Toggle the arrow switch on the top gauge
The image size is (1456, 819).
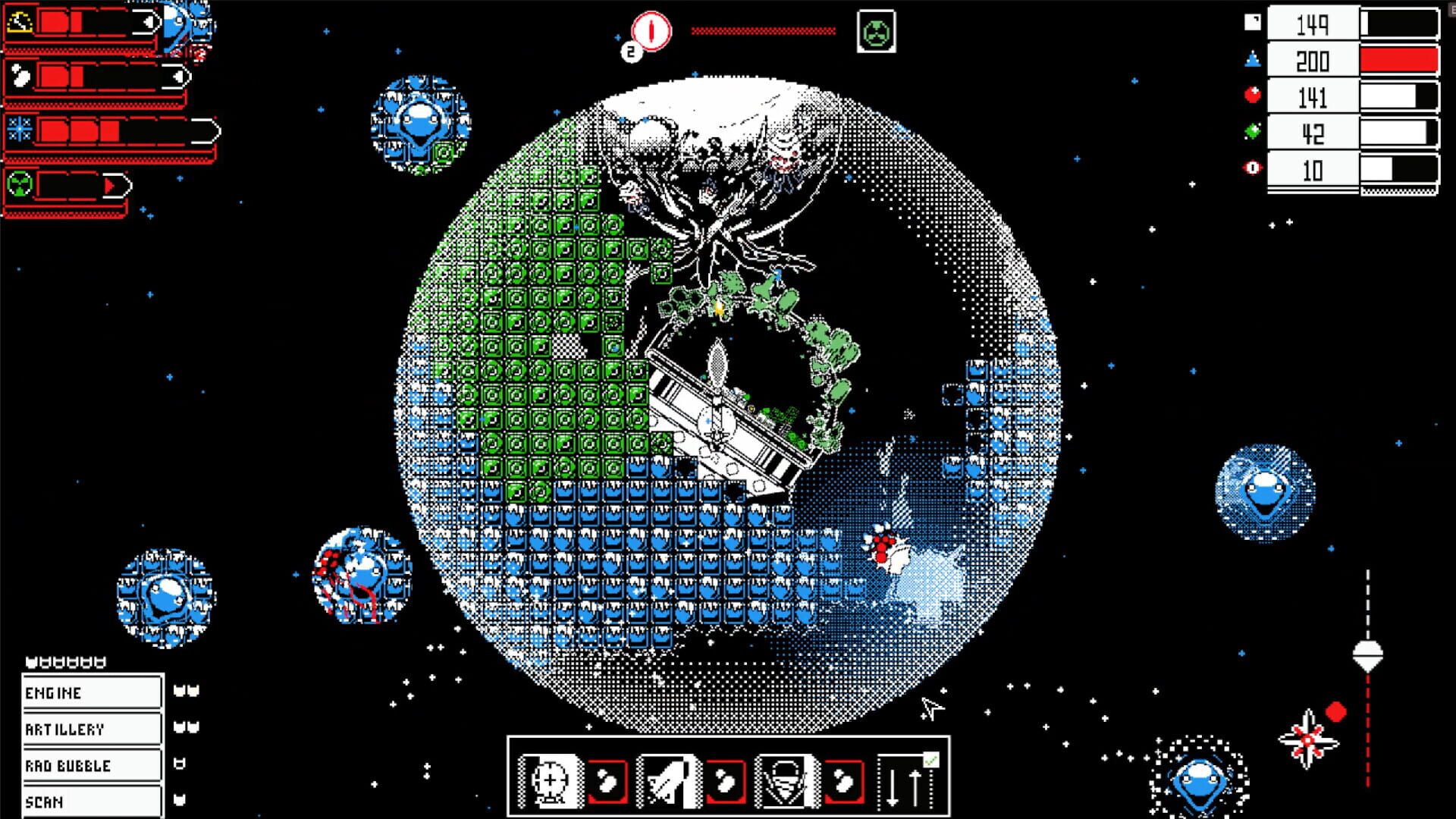[x=149, y=20]
